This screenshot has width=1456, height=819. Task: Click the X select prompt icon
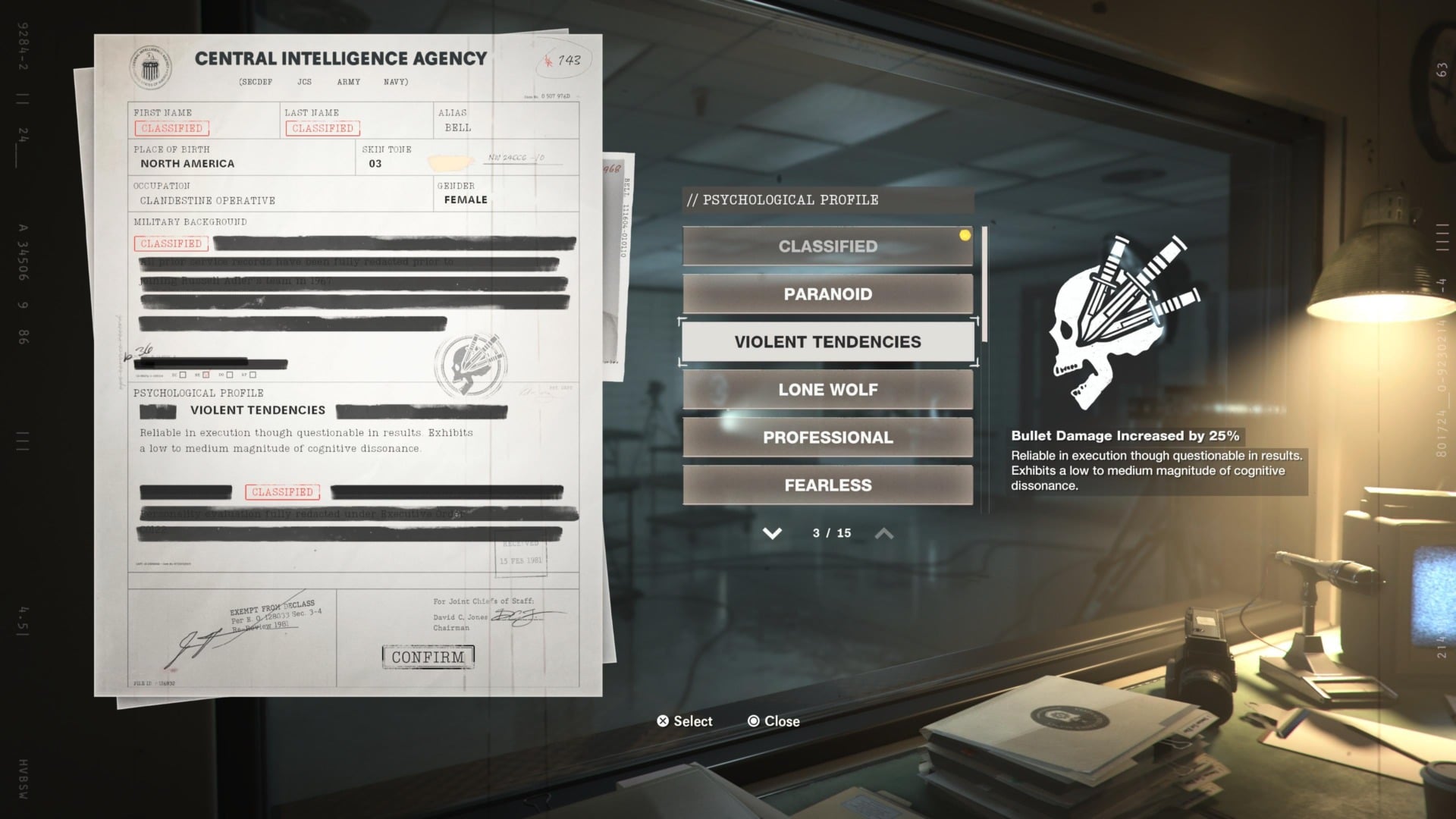coord(663,721)
